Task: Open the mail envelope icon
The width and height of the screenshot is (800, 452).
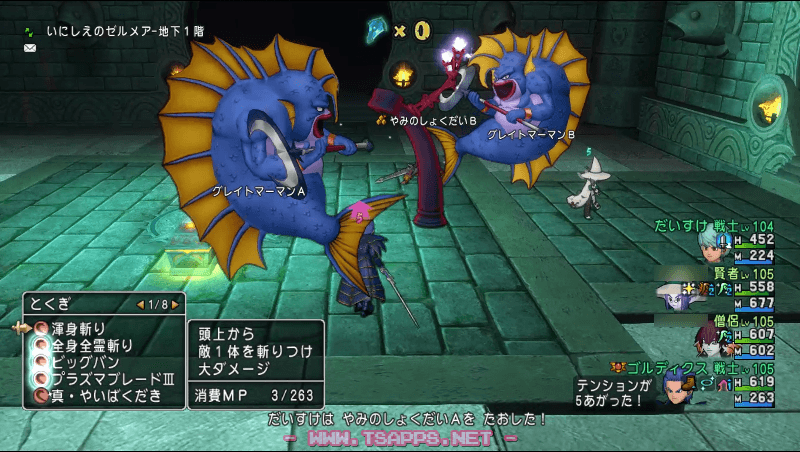Action: [29, 47]
